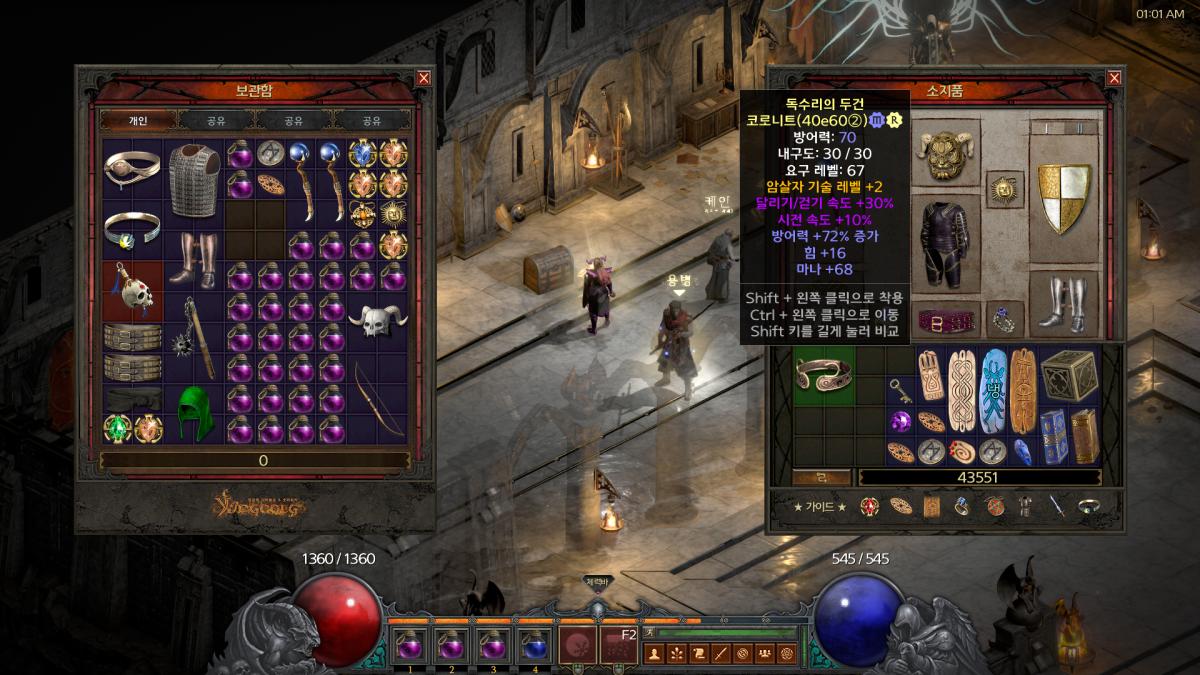Pick the horned skull helm in stash

coord(377,322)
